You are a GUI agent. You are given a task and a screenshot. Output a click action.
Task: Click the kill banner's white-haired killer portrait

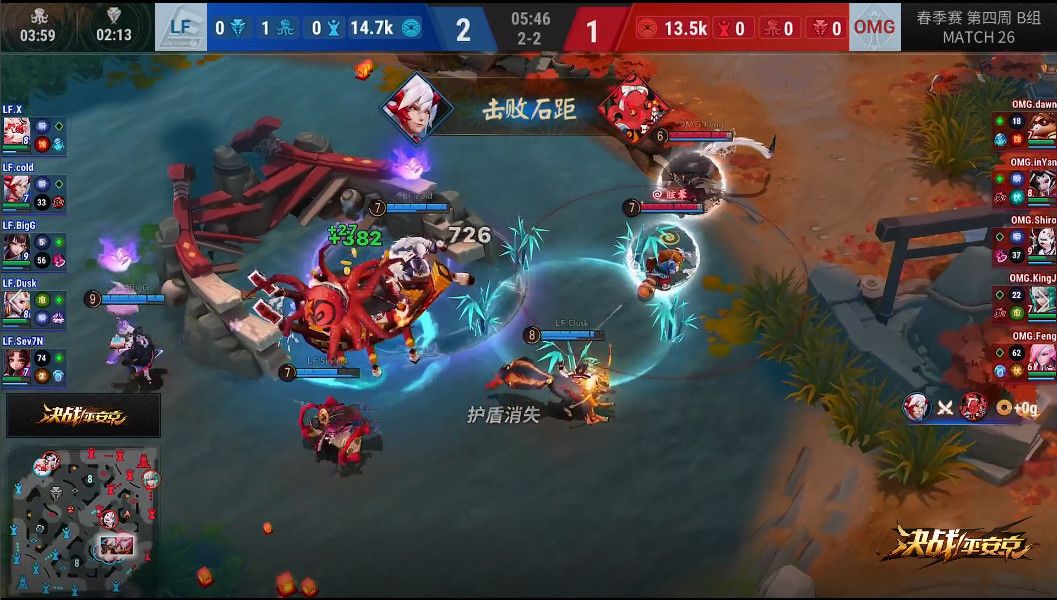pos(416,108)
